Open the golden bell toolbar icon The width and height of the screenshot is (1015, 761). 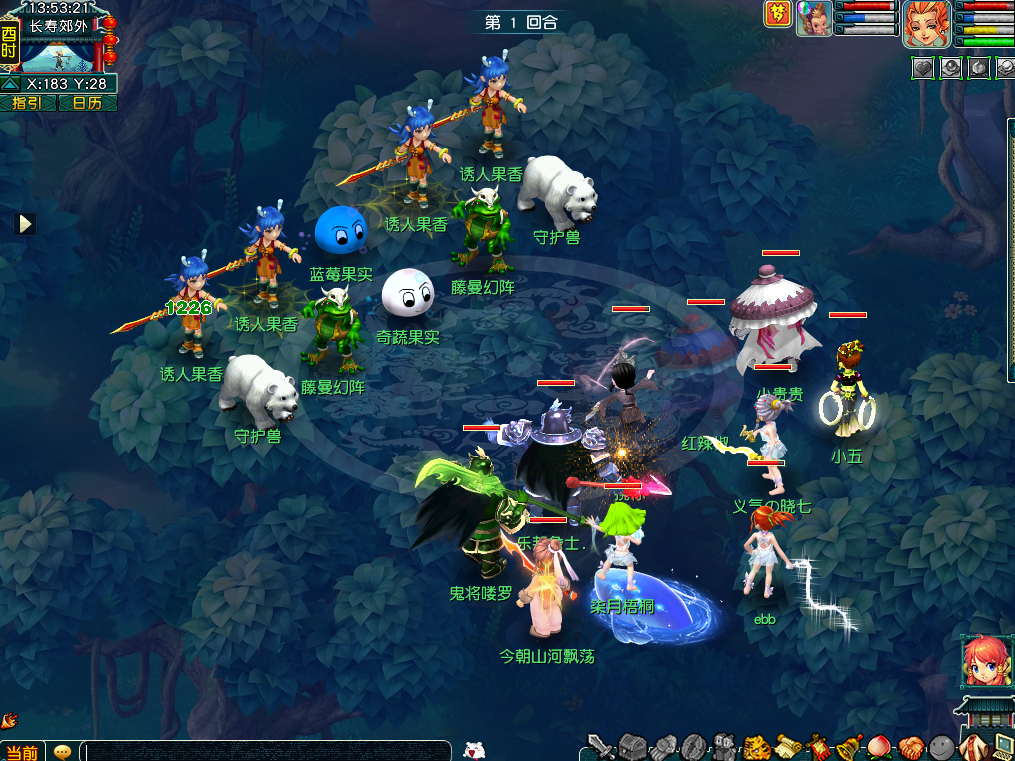pos(849,746)
